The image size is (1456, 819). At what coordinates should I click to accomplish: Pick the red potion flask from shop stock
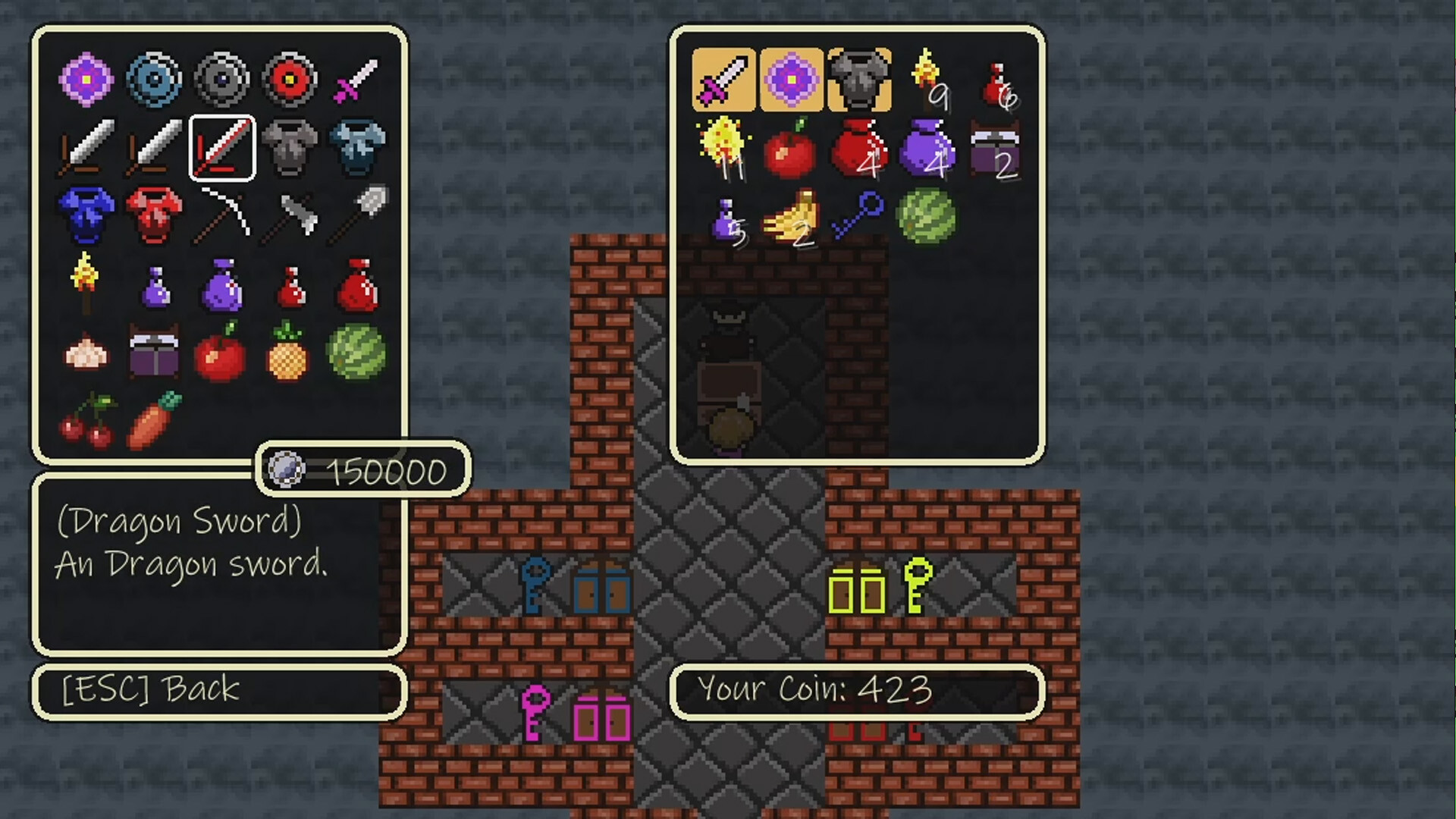pyautogui.click(x=290, y=283)
